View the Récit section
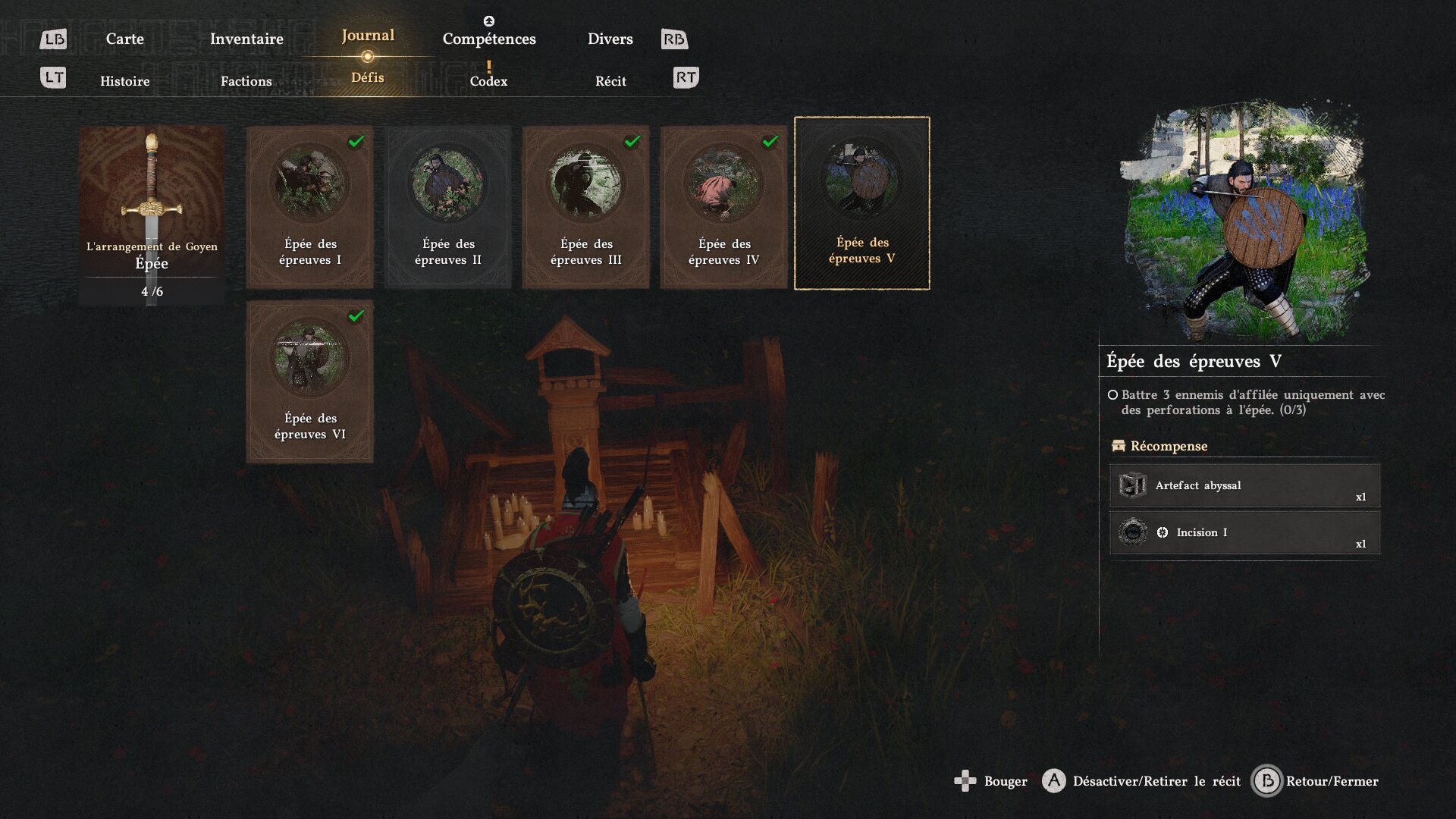Image resolution: width=1456 pixels, height=819 pixels. point(610,81)
